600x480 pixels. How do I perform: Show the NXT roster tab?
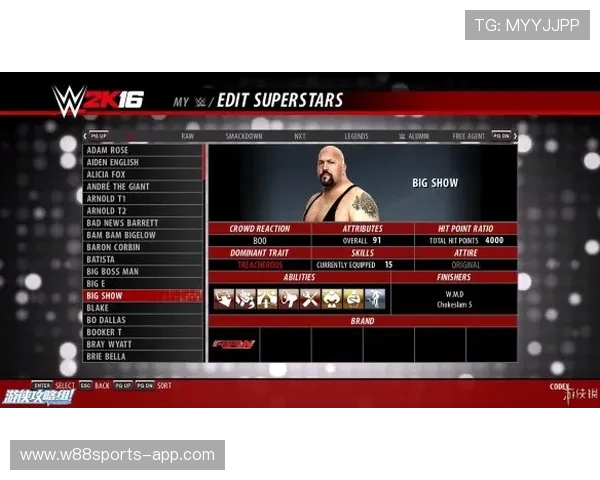point(300,136)
